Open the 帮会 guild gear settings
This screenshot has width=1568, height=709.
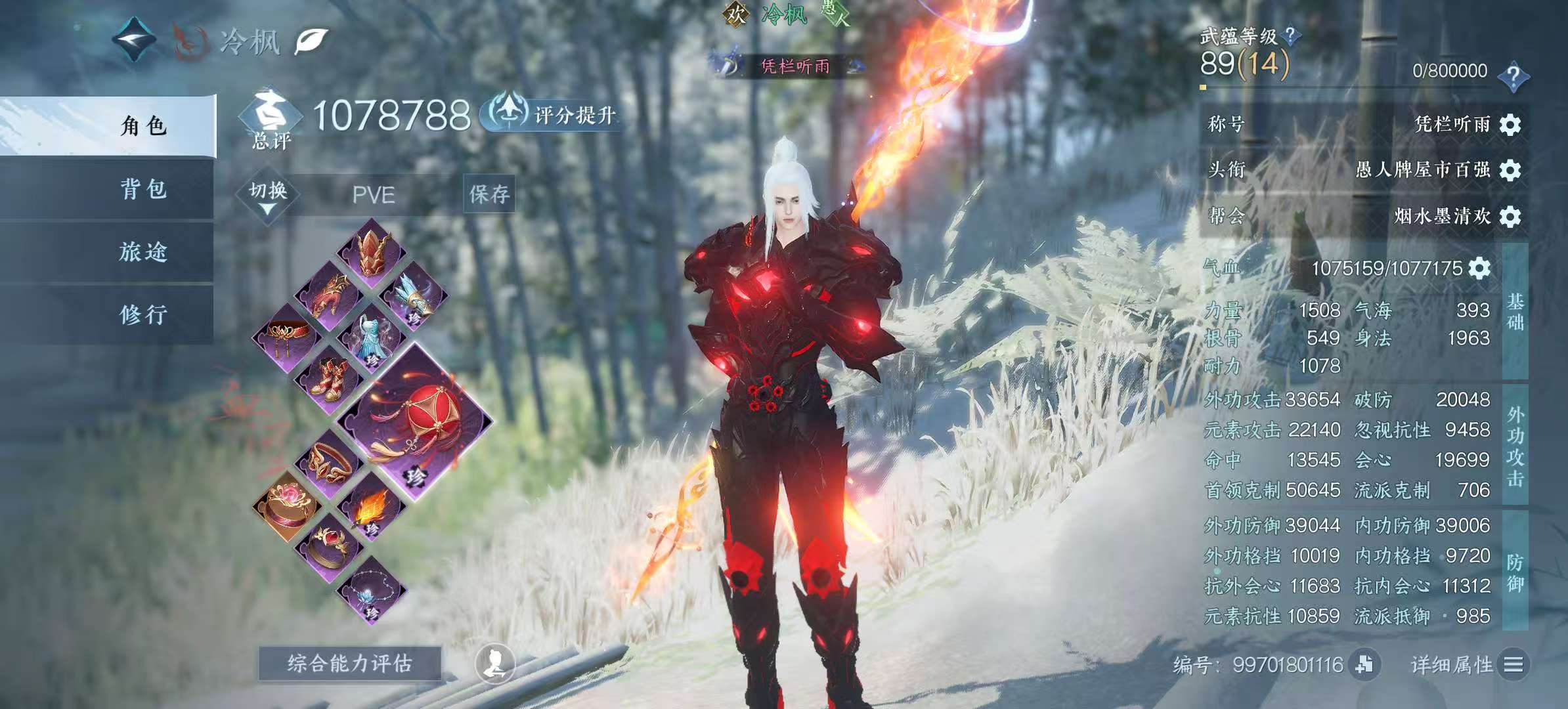(1510, 216)
